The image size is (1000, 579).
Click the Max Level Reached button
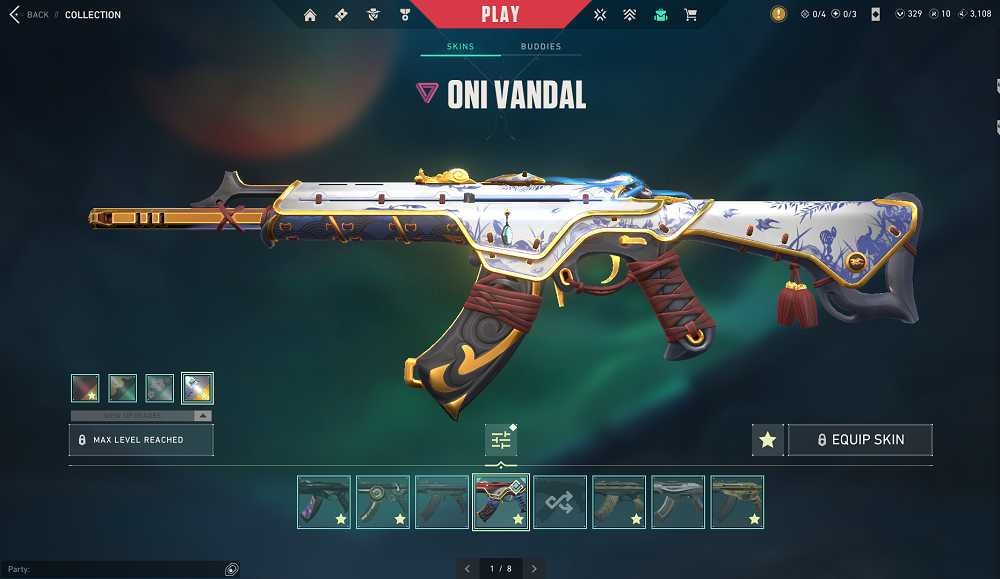(x=141, y=440)
